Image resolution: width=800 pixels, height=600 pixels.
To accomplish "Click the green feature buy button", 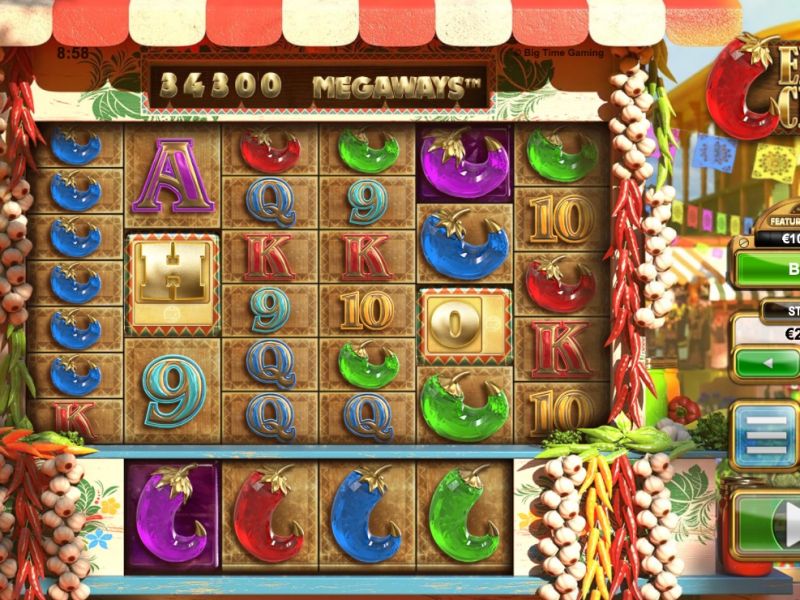I will pos(771,269).
